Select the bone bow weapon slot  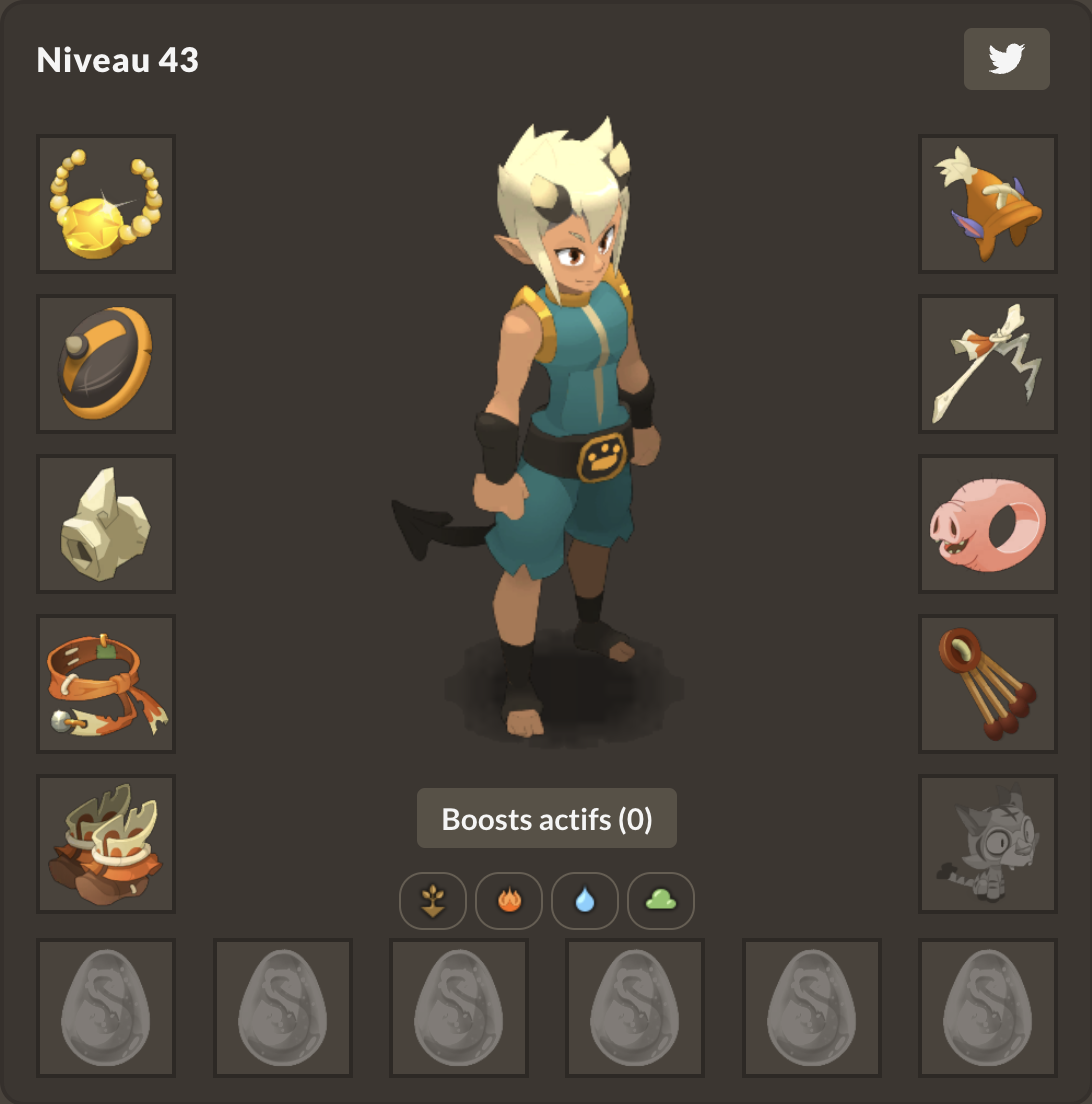coord(988,364)
